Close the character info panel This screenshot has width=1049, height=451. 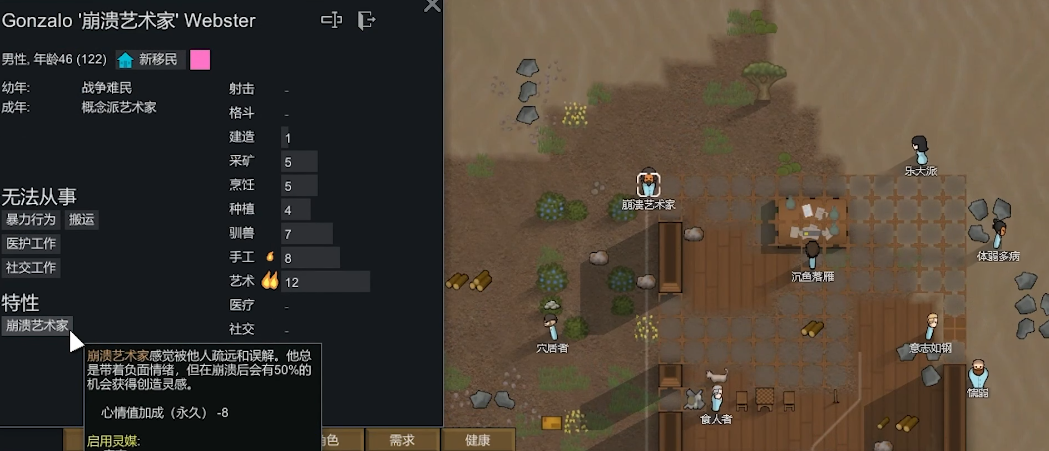pyautogui.click(x=432, y=5)
